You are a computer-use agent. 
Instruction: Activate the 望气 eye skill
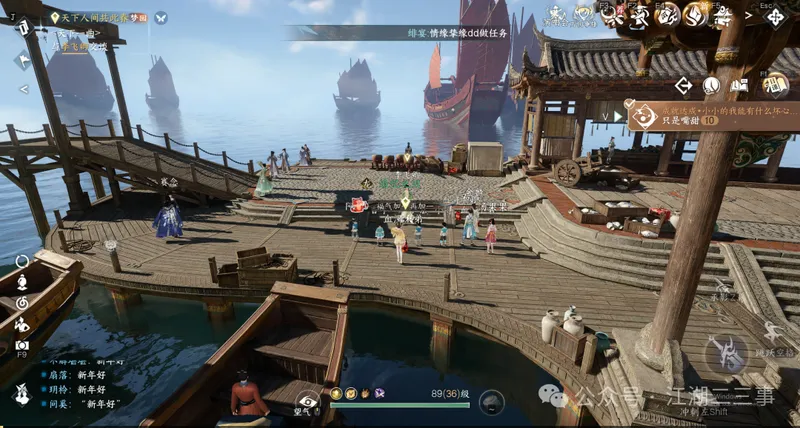click(307, 402)
